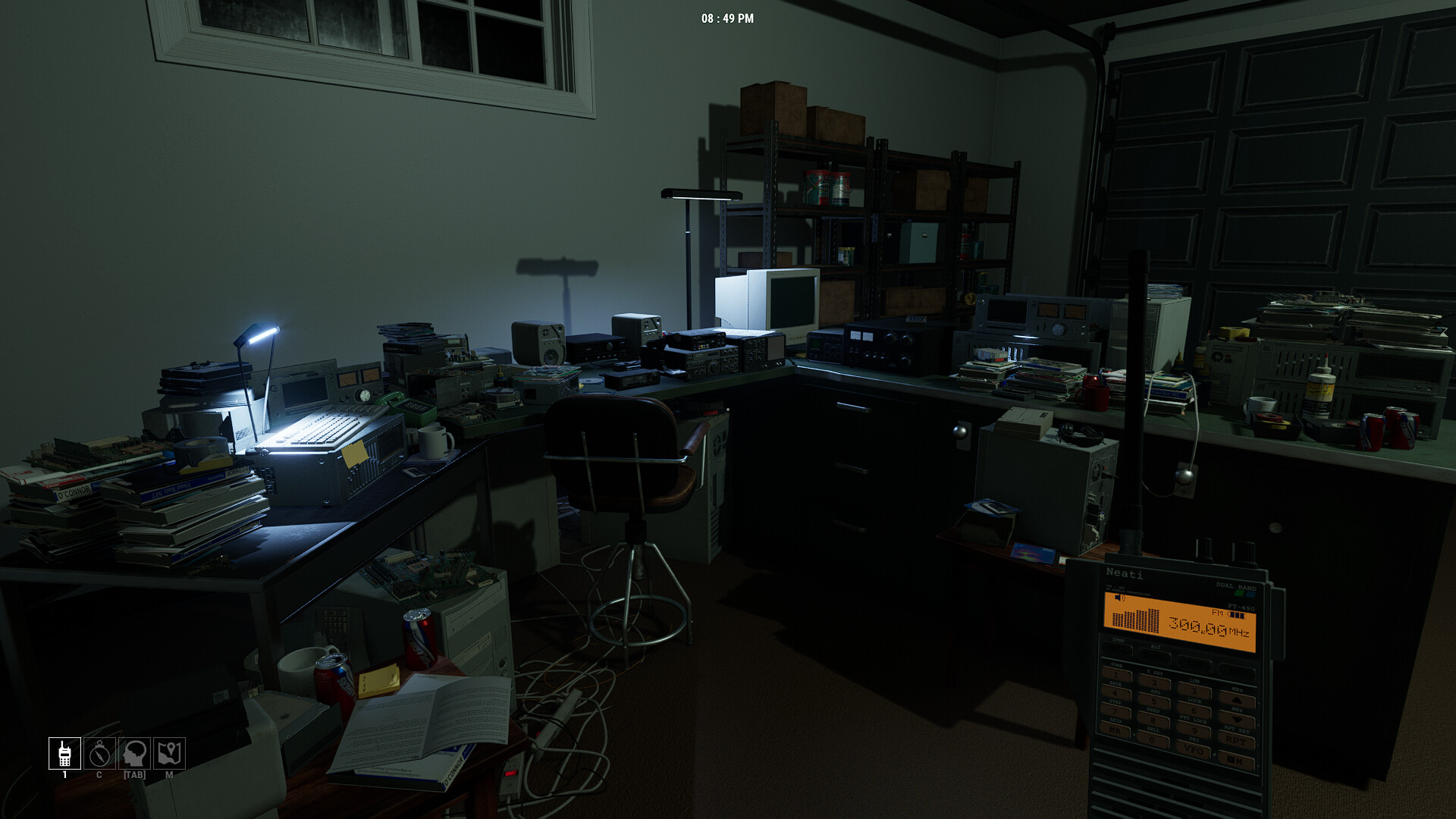Click the battery indicator on the radio screen

(1236, 615)
